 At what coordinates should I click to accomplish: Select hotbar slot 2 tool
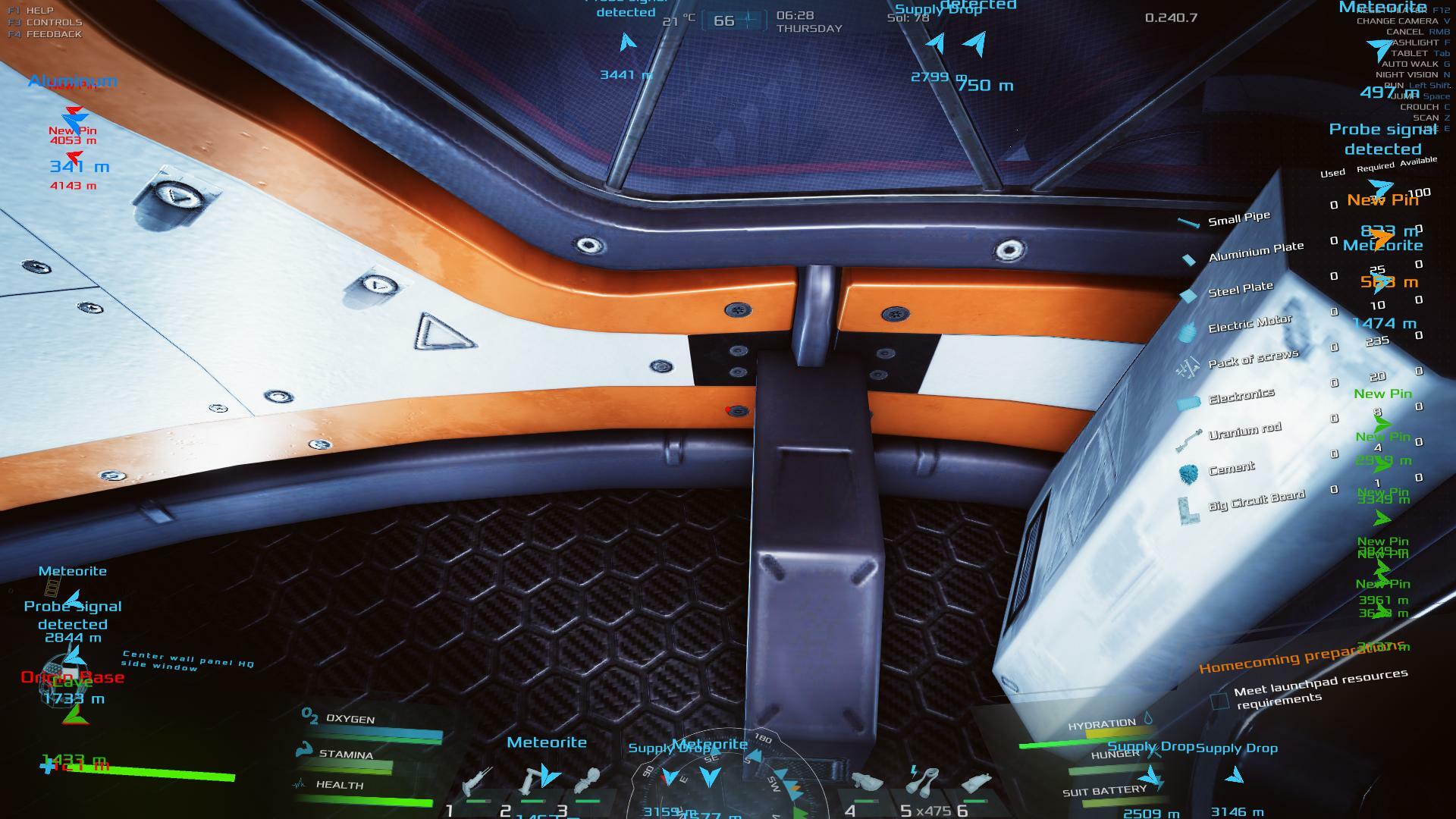point(534,781)
